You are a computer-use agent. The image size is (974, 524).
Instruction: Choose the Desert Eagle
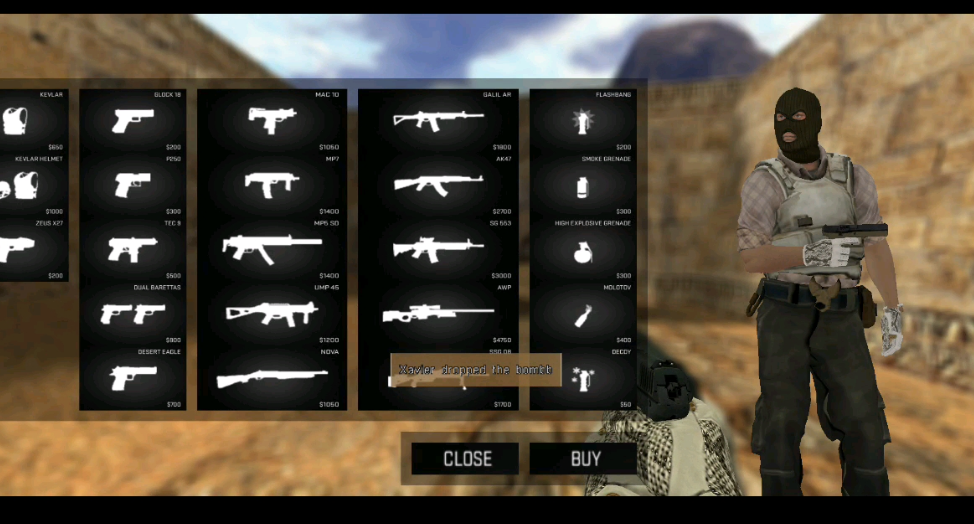133,378
